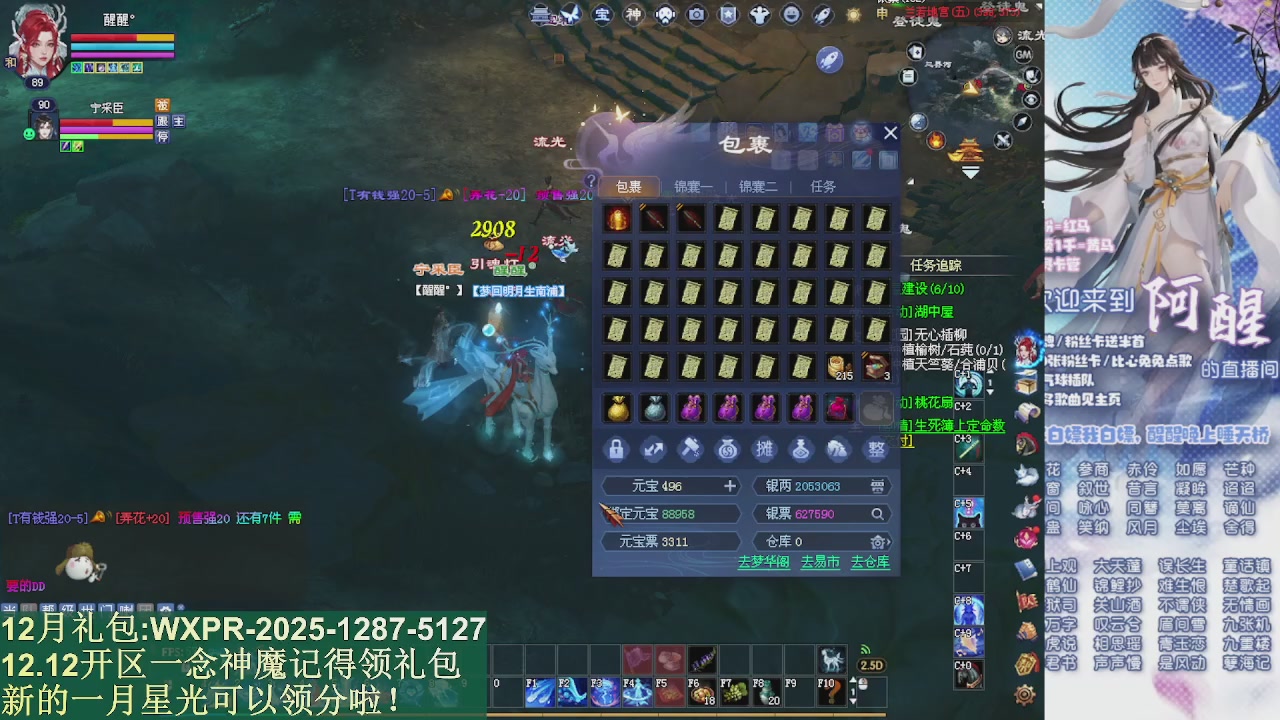This screenshot has height=720, width=1280.
Task: Click the 神 deity icon on top toolbar
Action: pyautogui.click(x=635, y=14)
